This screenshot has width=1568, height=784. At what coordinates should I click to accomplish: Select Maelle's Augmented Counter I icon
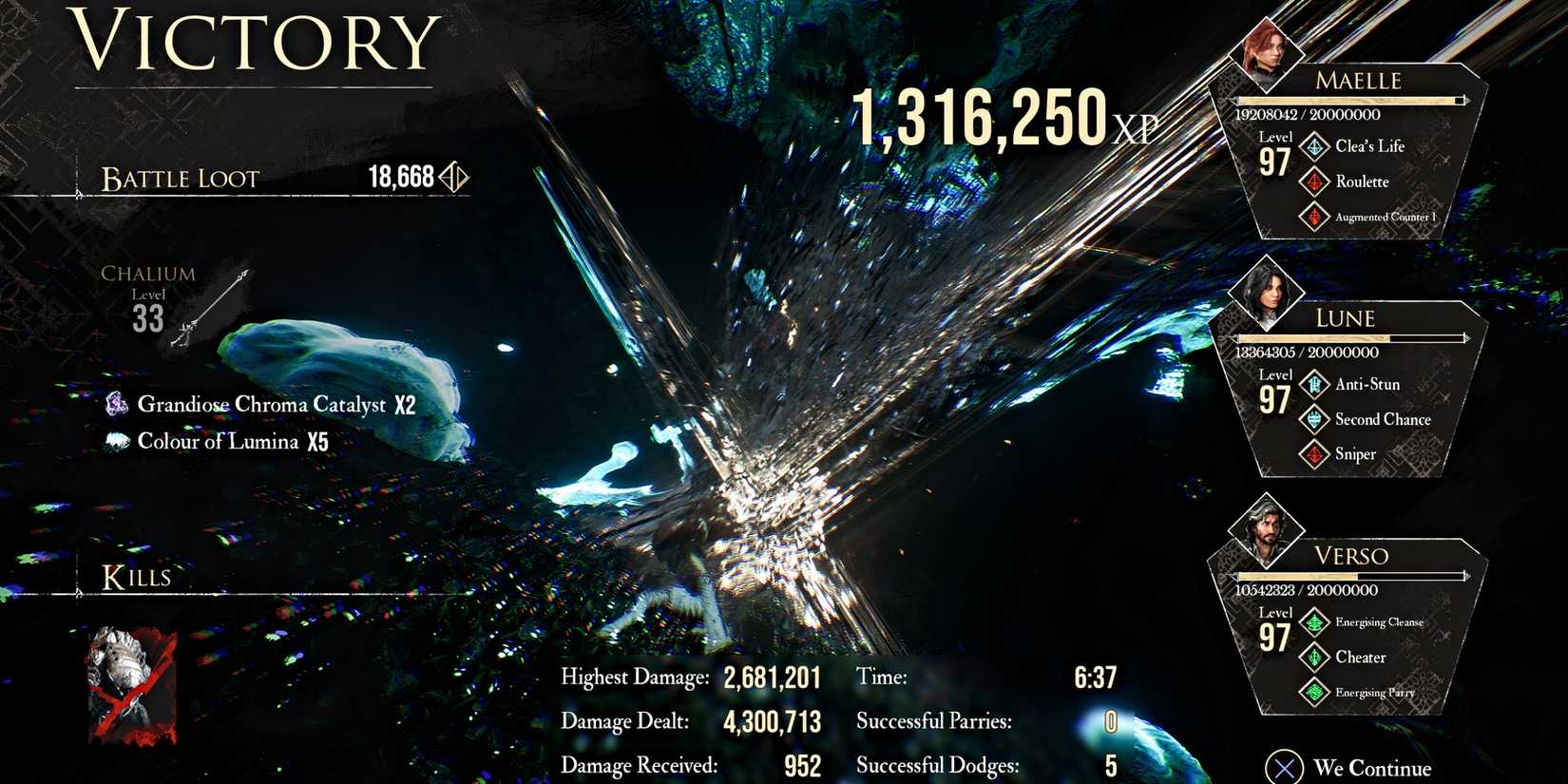1314,217
